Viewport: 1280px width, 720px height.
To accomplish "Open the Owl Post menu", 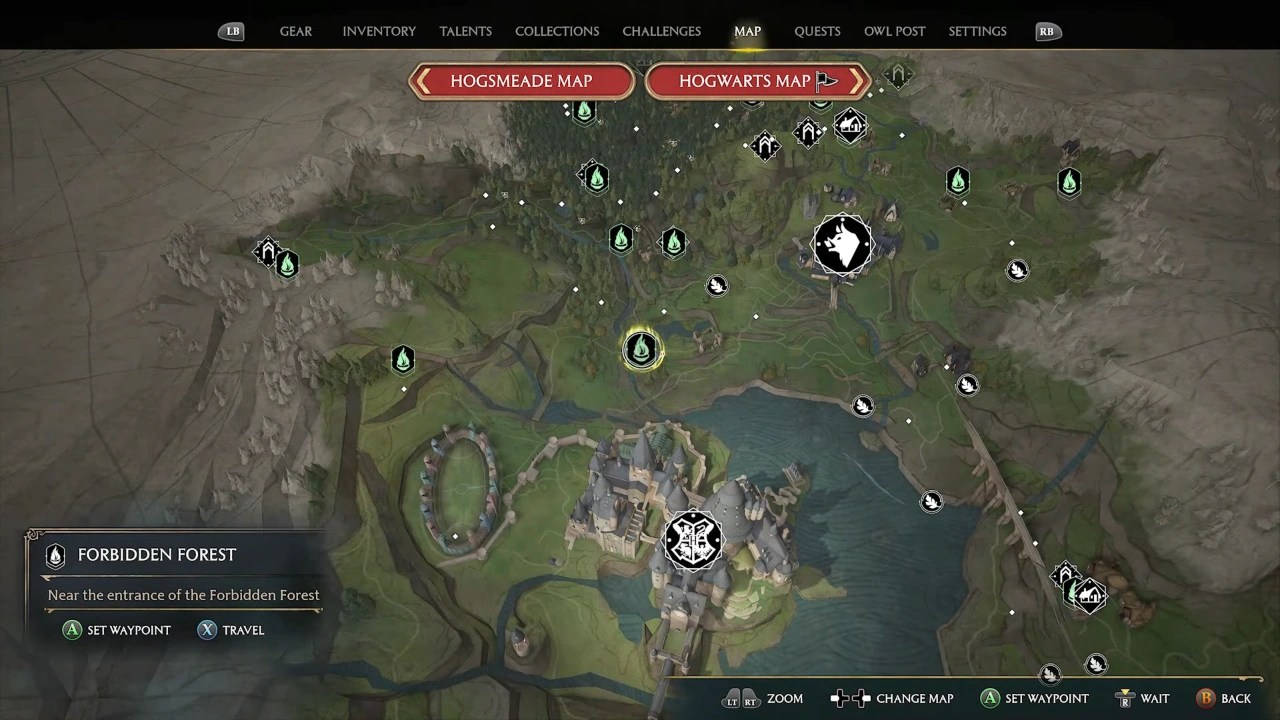I will coord(894,31).
